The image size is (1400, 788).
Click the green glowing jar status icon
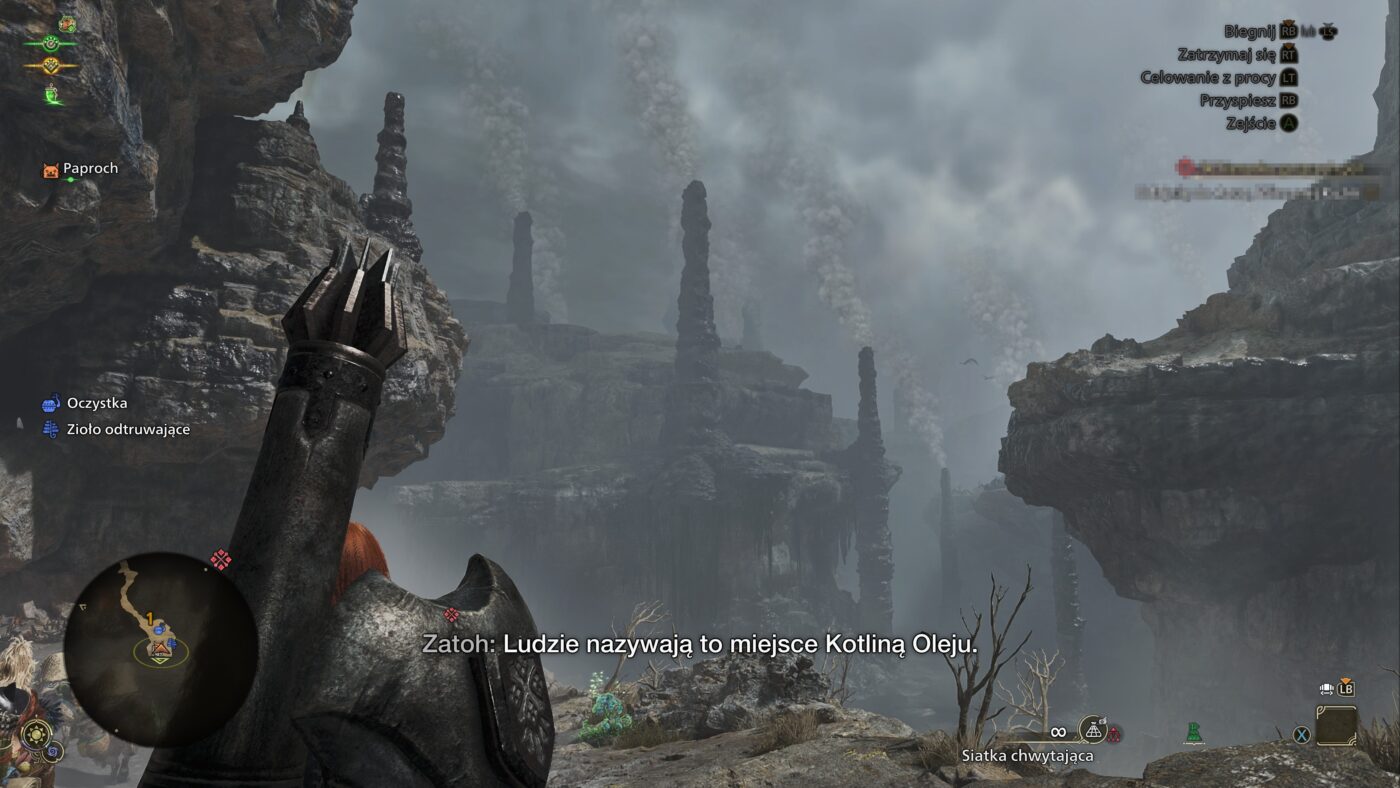pos(52,95)
